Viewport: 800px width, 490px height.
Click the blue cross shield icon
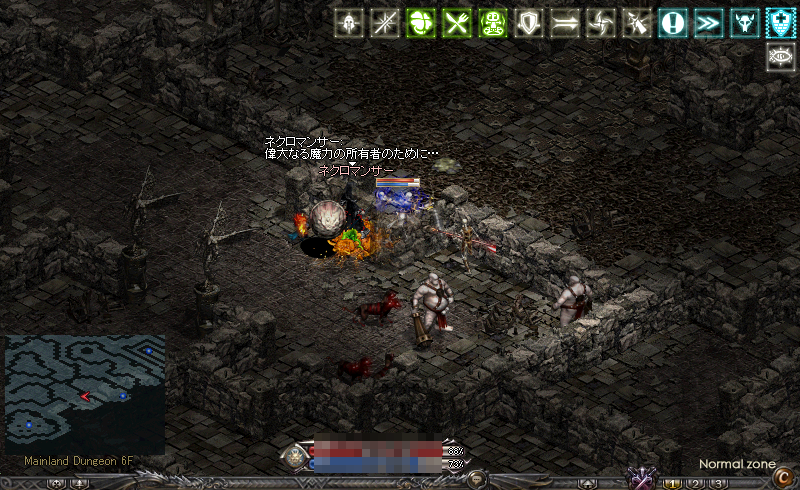tap(780, 23)
